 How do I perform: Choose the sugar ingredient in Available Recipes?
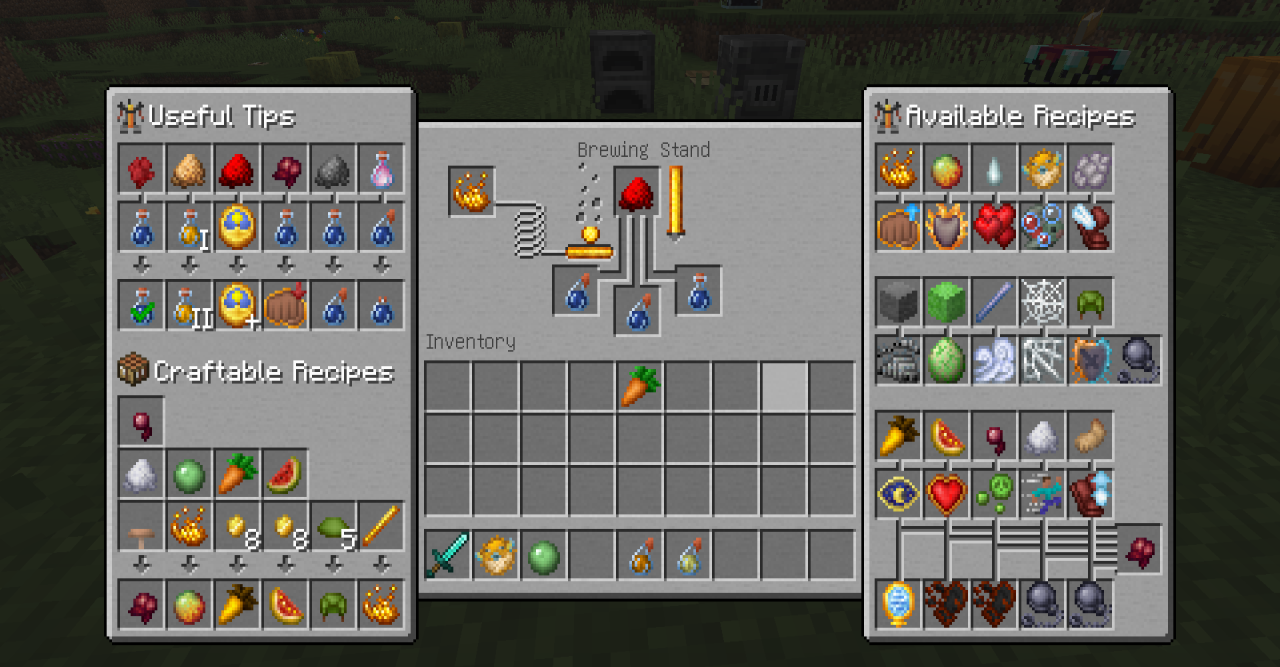(x=1042, y=435)
